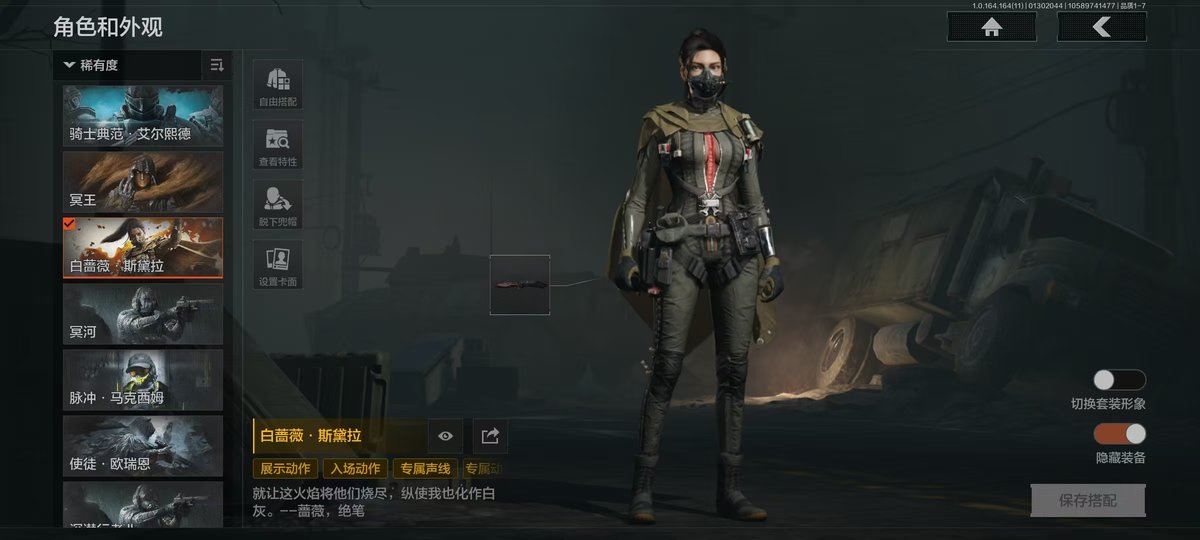Click the sort order icon
Screen dimensions: 1200x540
(217, 66)
